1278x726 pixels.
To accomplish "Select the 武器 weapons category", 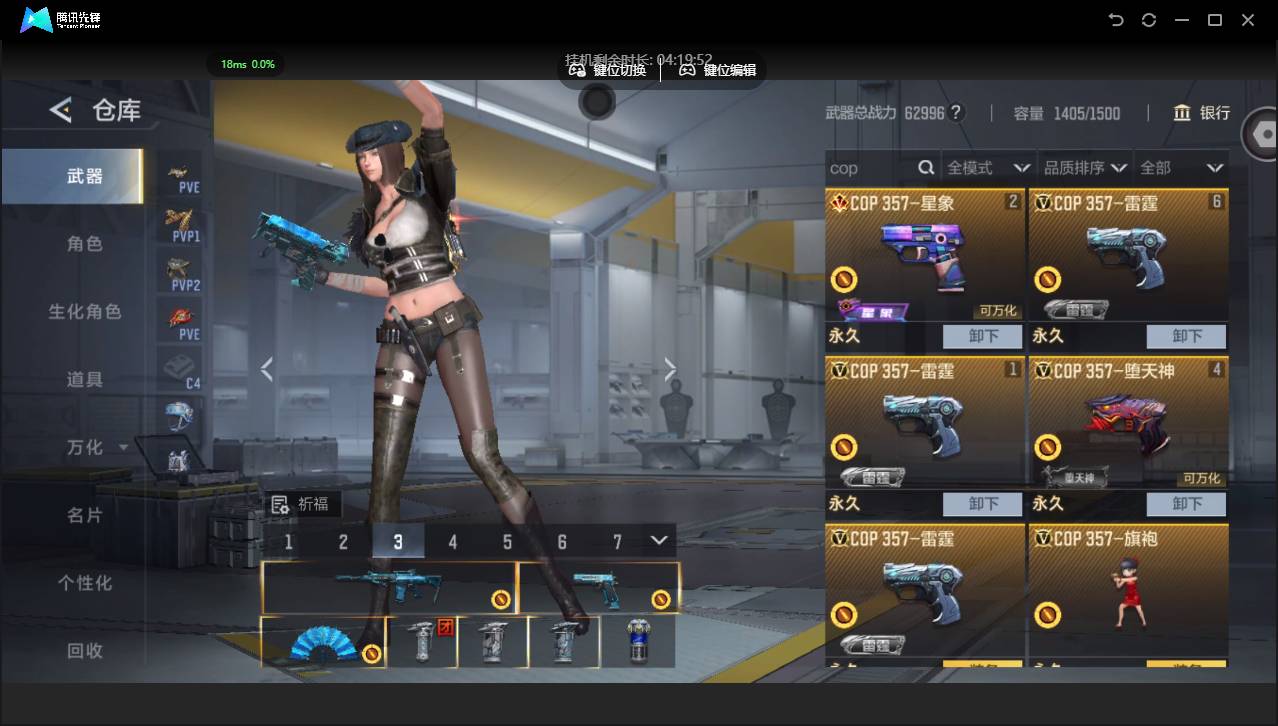I will (84, 176).
